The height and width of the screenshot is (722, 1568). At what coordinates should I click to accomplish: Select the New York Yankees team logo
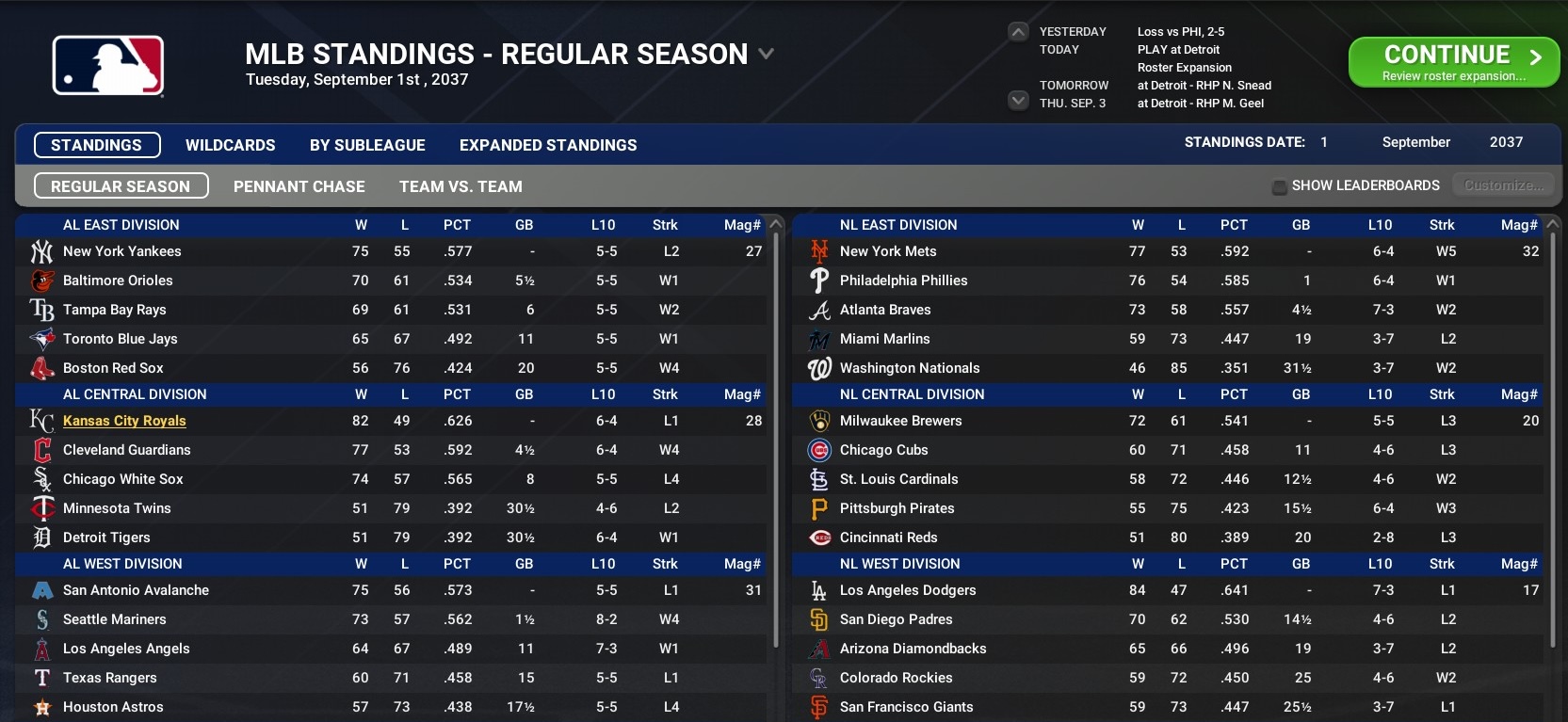[42, 251]
